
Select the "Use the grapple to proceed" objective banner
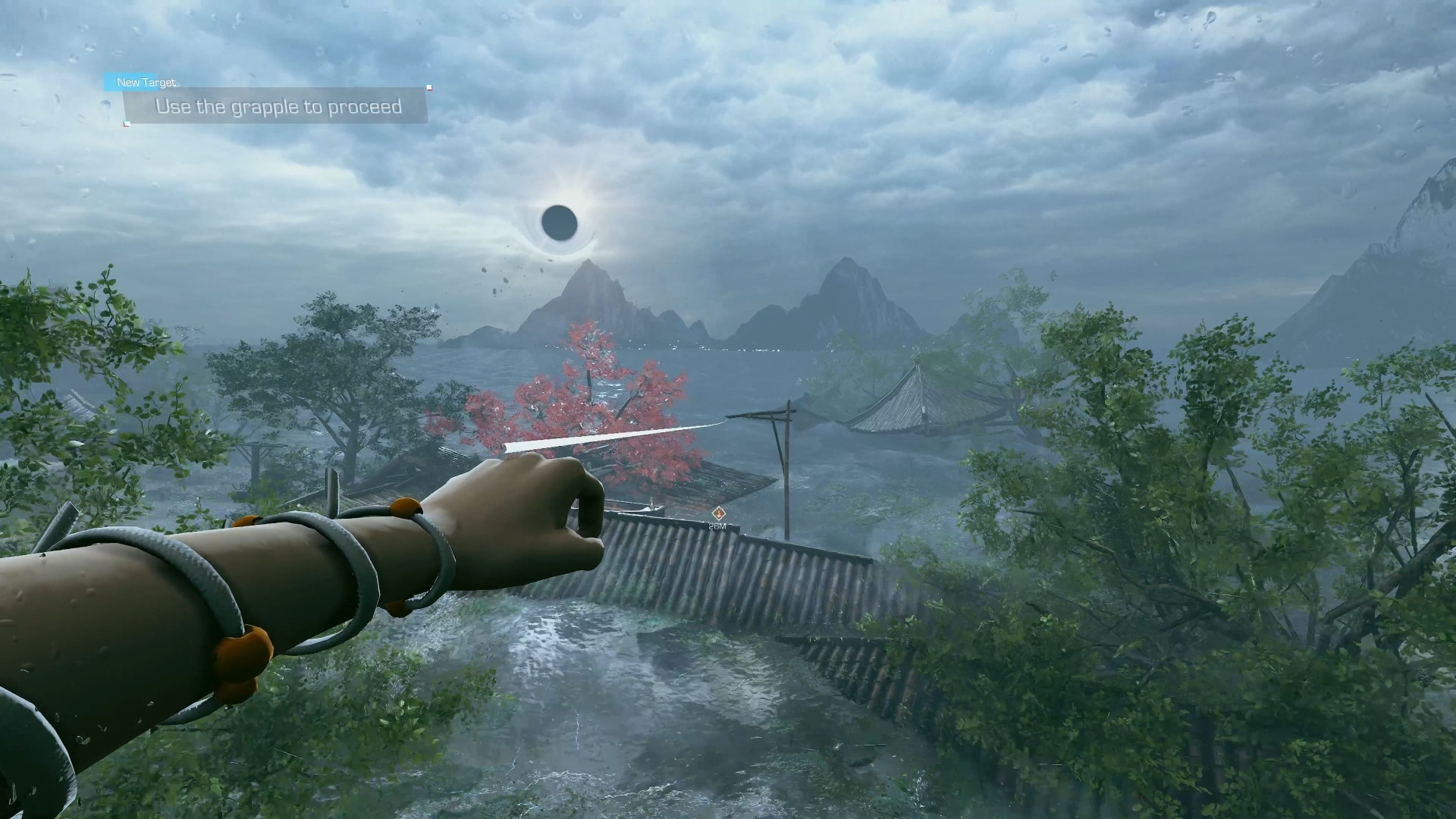[278, 107]
